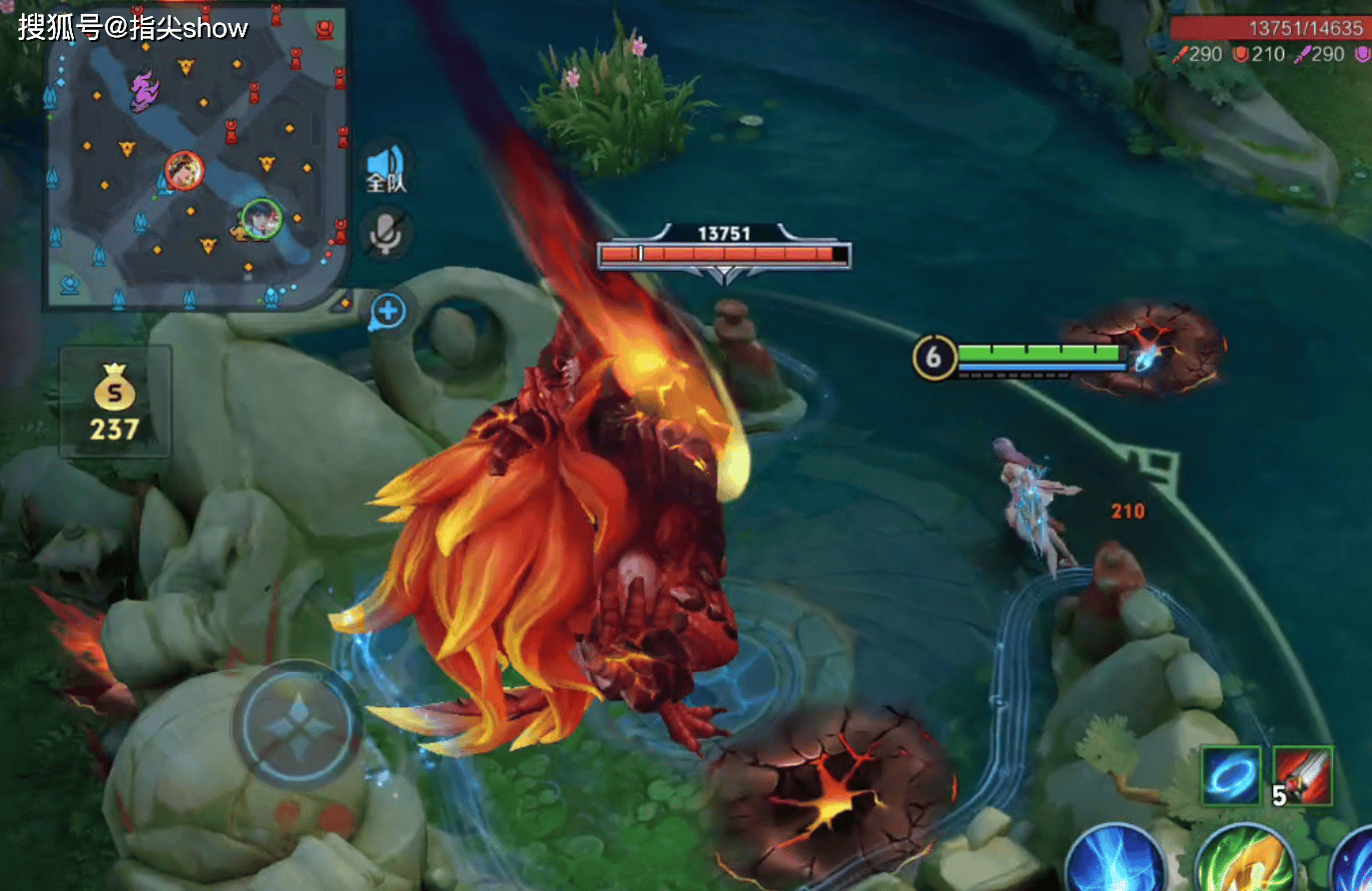
Task: Select the purple dragon marker on minimap
Action: click(x=145, y=91)
